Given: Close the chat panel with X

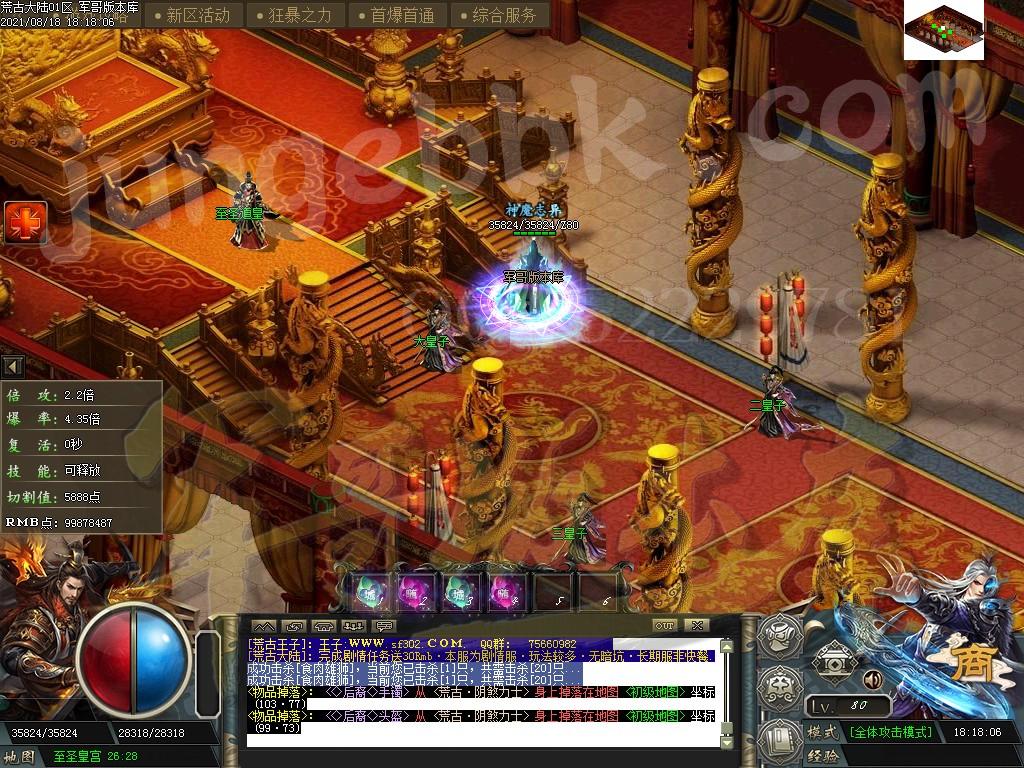Looking at the screenshot, I should coord(697,626).
